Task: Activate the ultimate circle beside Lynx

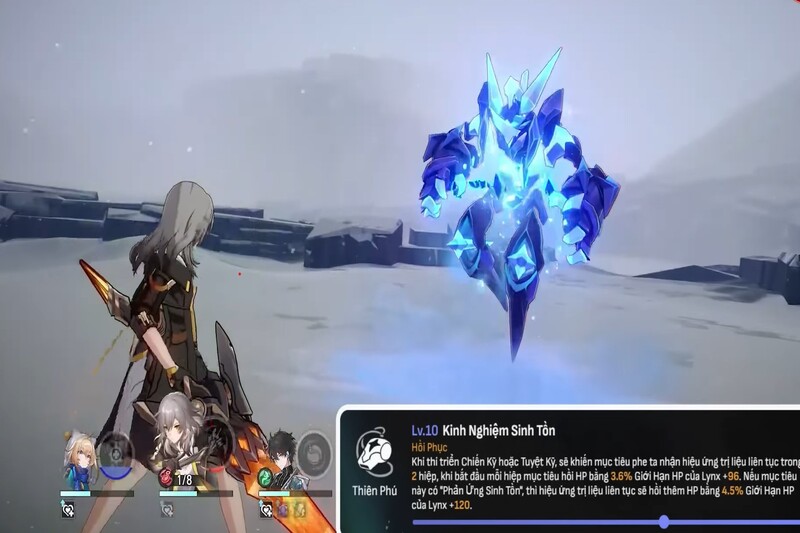Action: tap(119, 453)
